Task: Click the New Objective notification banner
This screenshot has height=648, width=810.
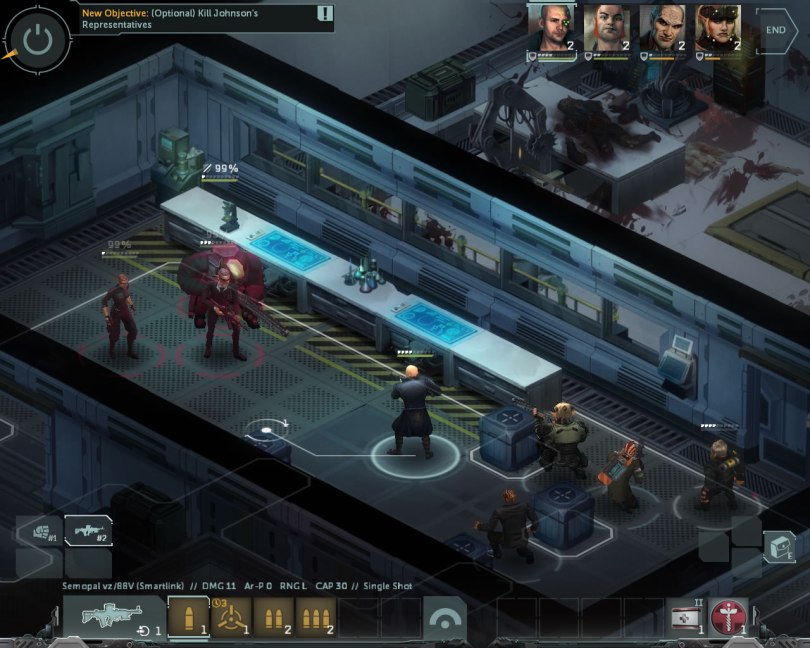Action: 207,18
